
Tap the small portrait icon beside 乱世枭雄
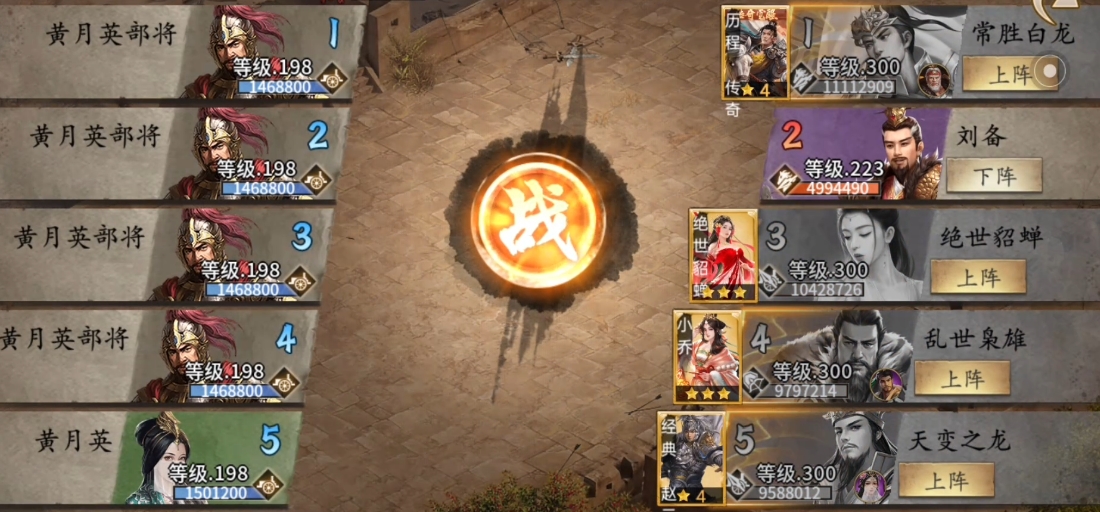(x=885, y=384)
